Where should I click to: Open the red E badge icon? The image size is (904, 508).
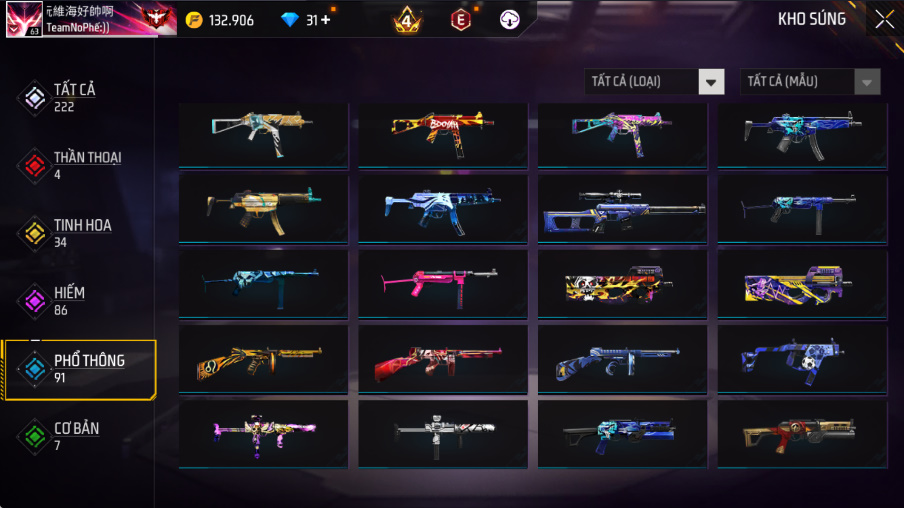click(460, 19)
